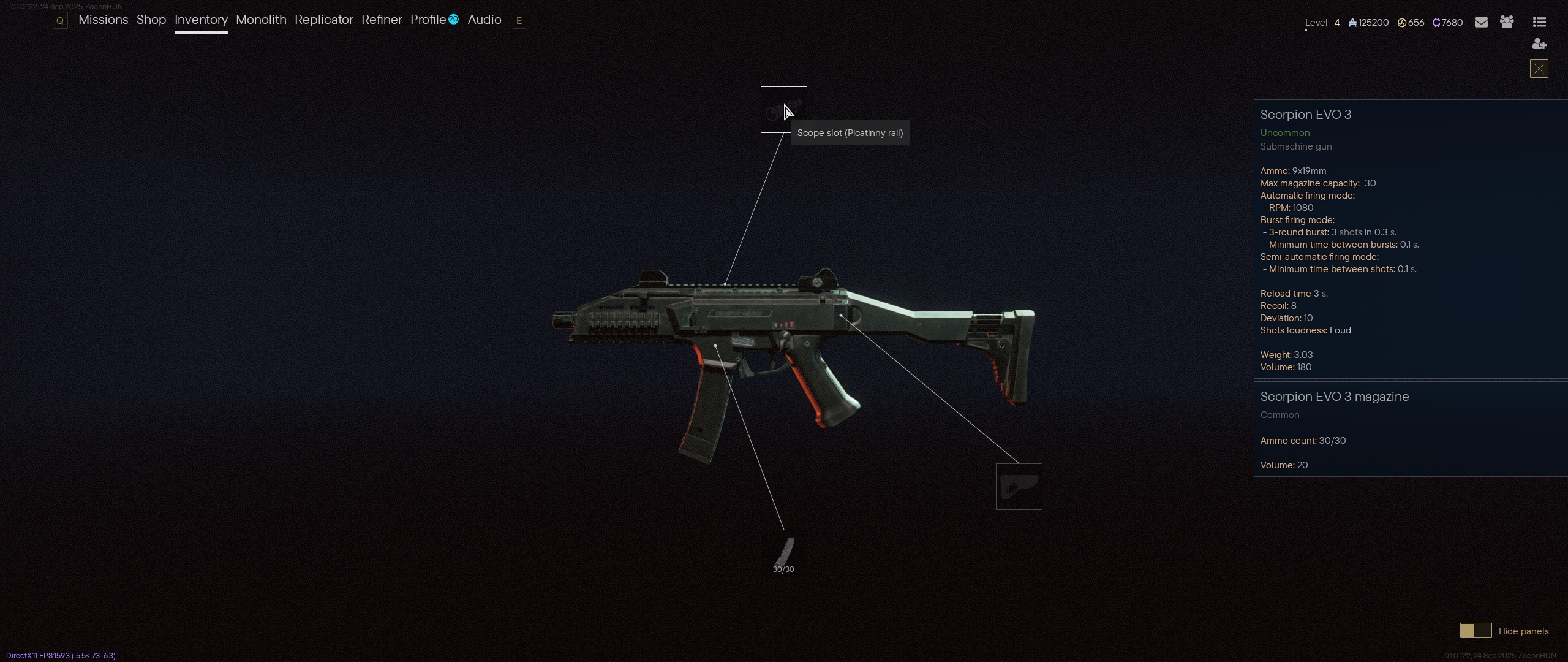Switch to the Refiner tab
This screenshot has height=662, width=1568.
[382, 20]
